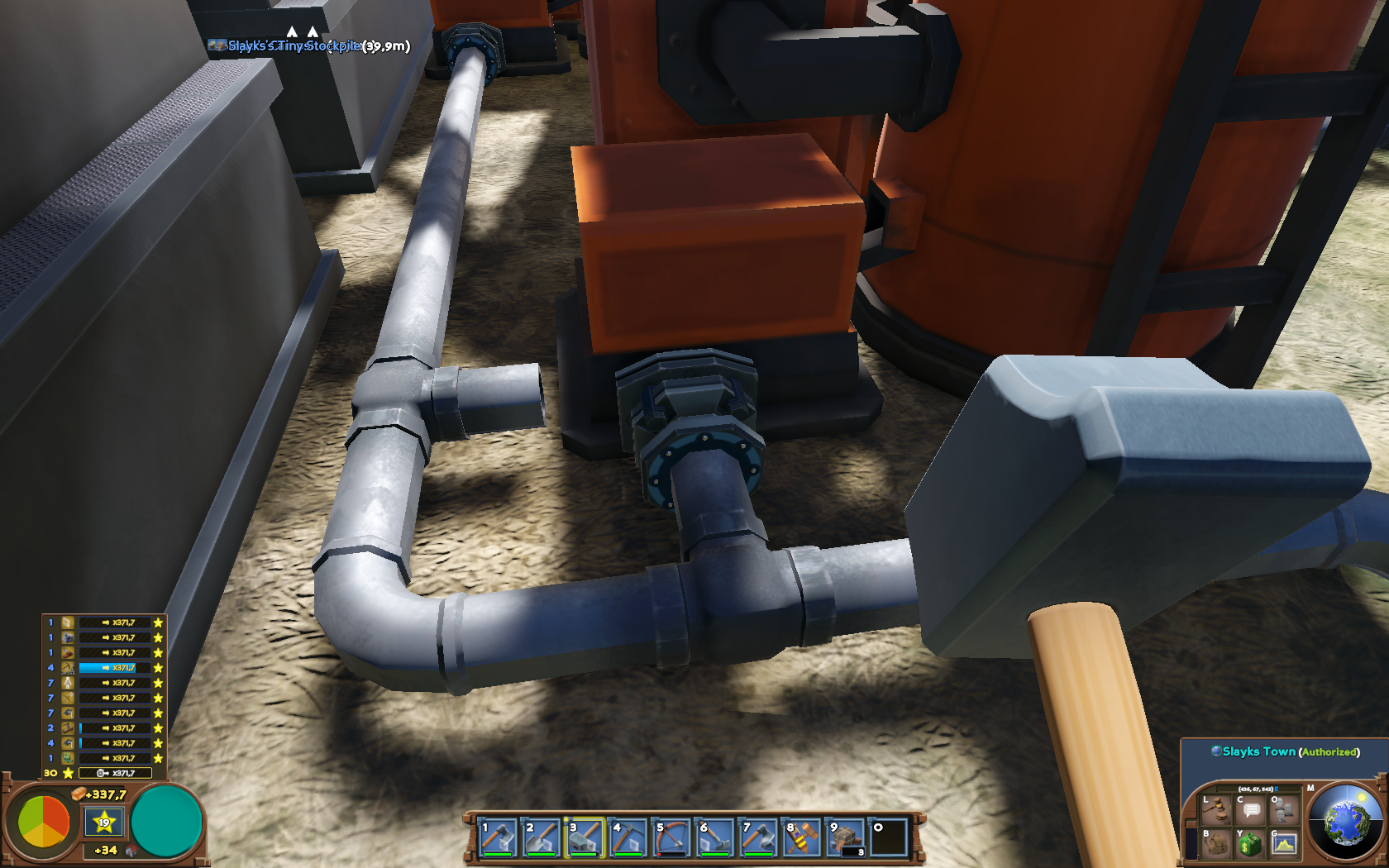Select the shovel in hotbar slot 2

pyautogui.click(x=541, y=837)
